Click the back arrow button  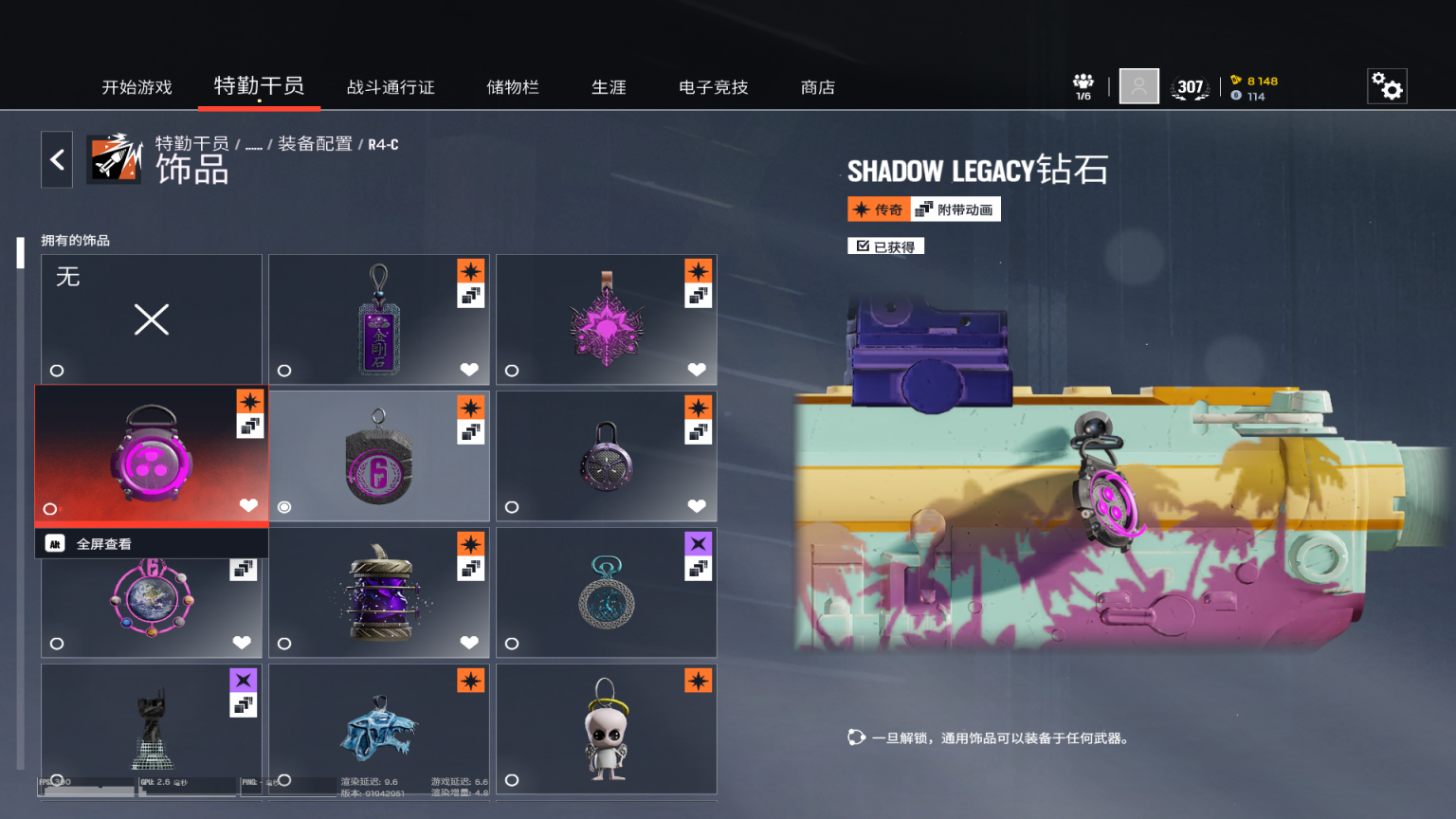point(57,159)
